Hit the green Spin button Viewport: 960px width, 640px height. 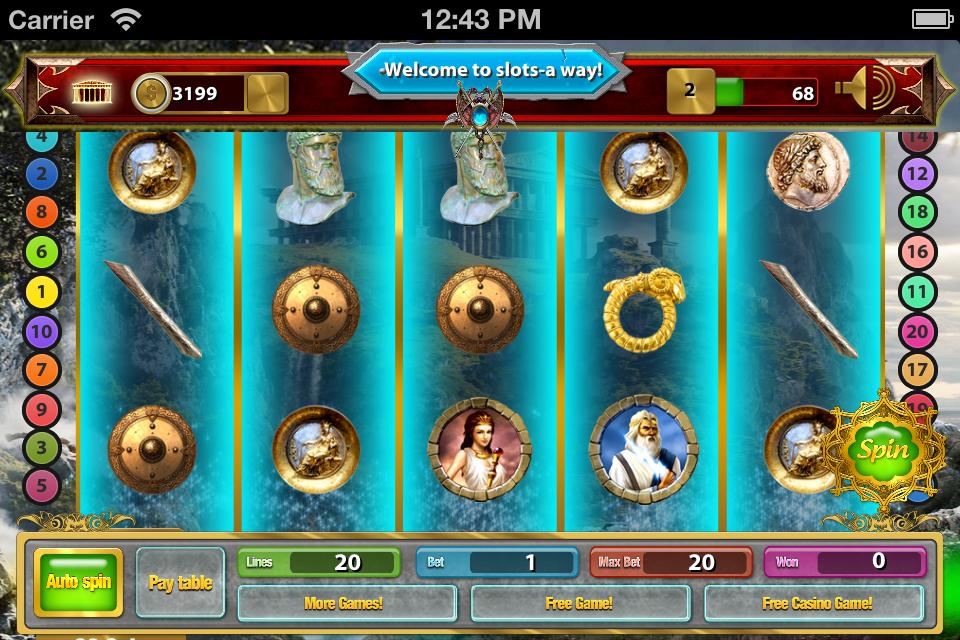point(884,449)
